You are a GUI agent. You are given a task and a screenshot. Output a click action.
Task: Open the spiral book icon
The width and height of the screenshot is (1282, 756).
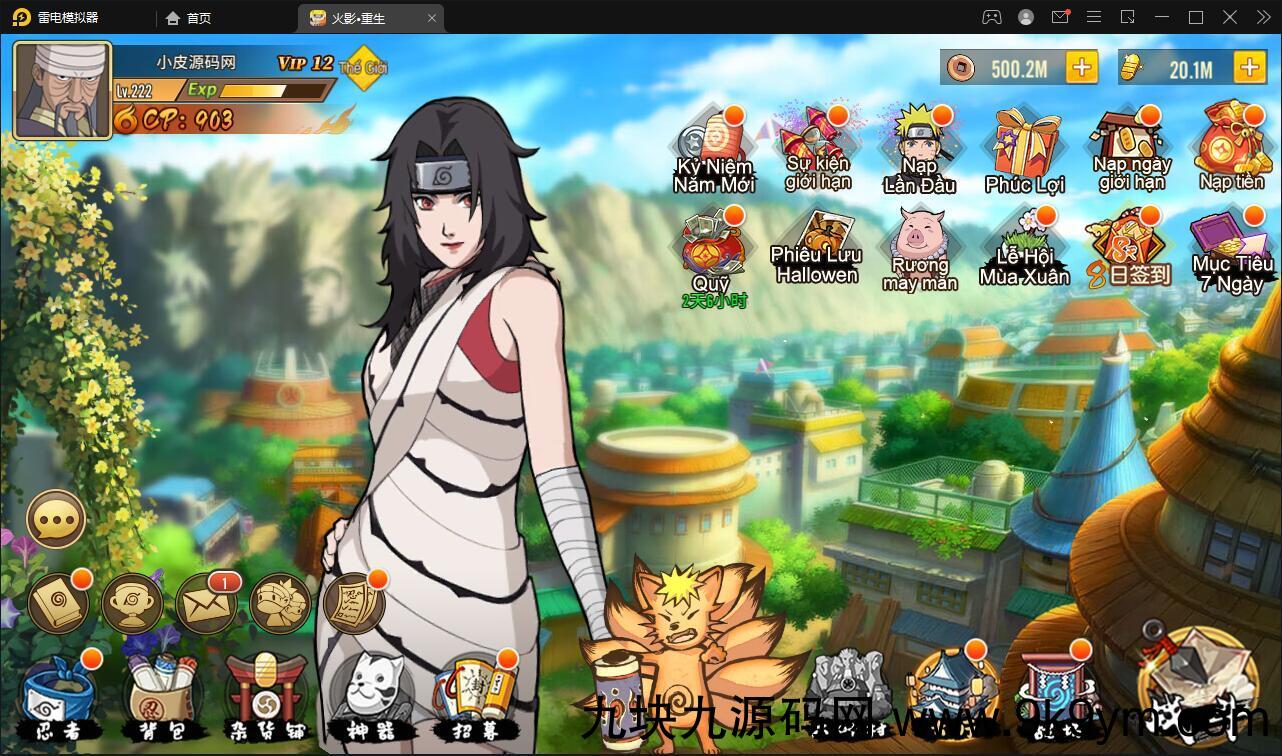click(58, 604)
